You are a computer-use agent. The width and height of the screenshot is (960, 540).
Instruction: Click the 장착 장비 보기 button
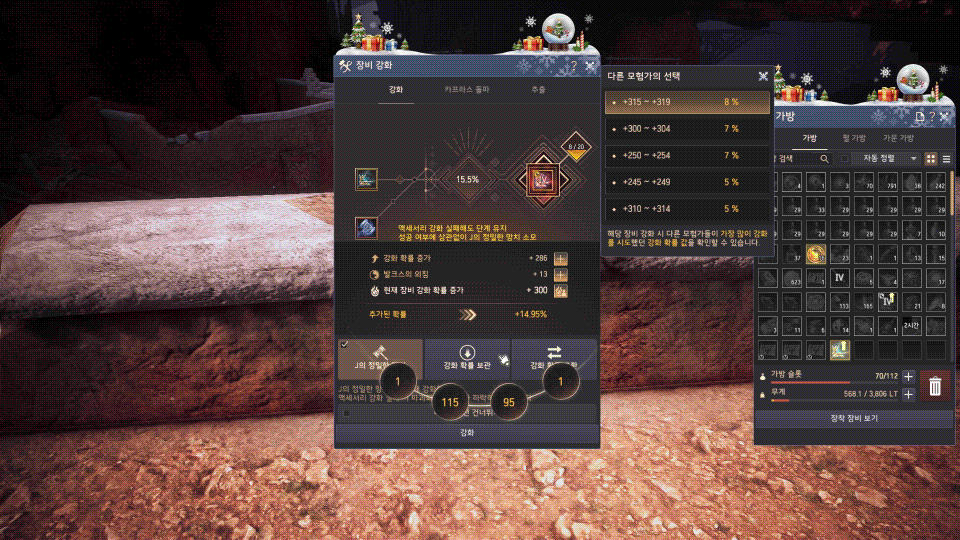pyautogui.click(x=853, y=417)
